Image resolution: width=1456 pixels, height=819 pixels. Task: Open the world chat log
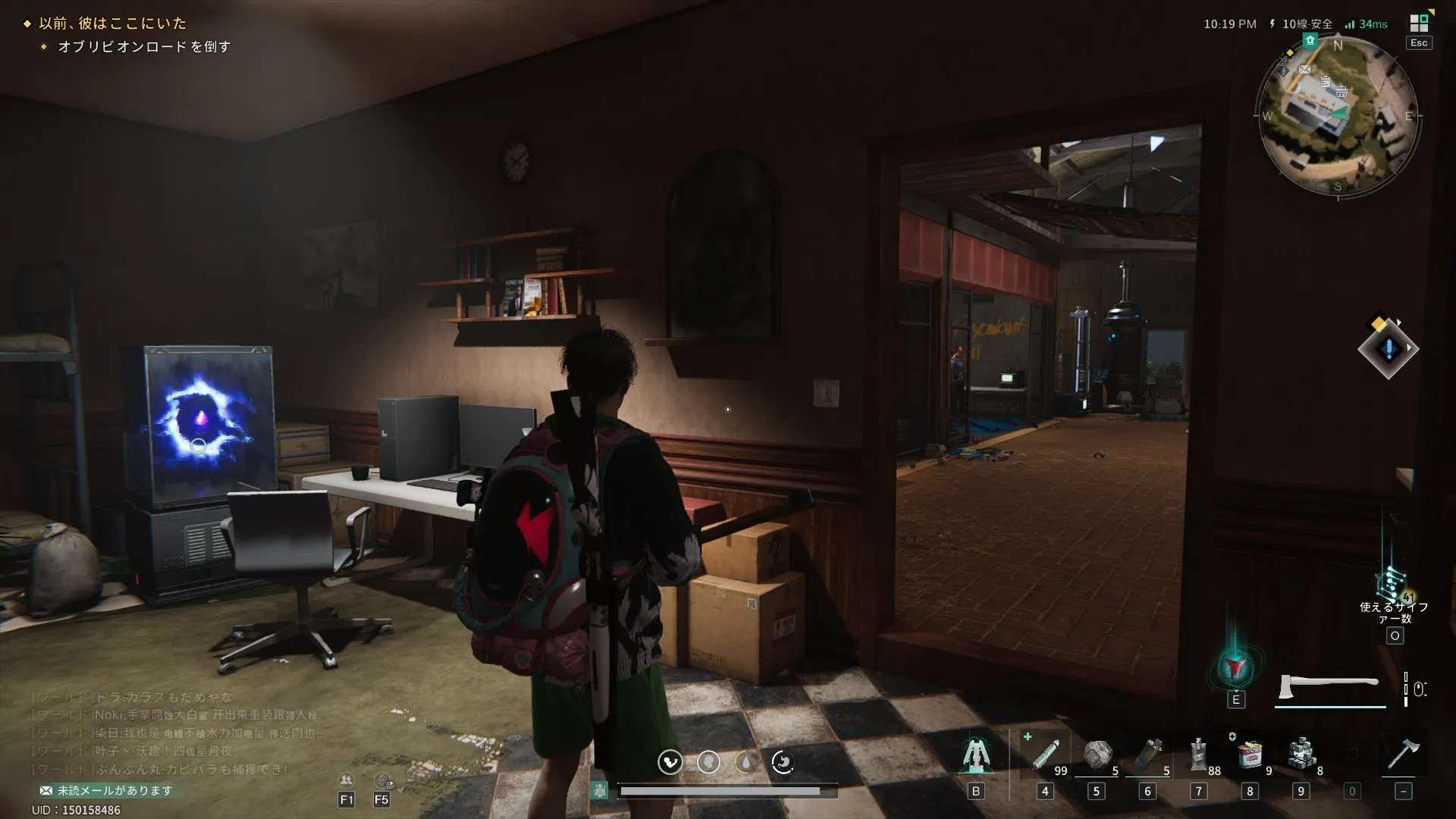174,733
